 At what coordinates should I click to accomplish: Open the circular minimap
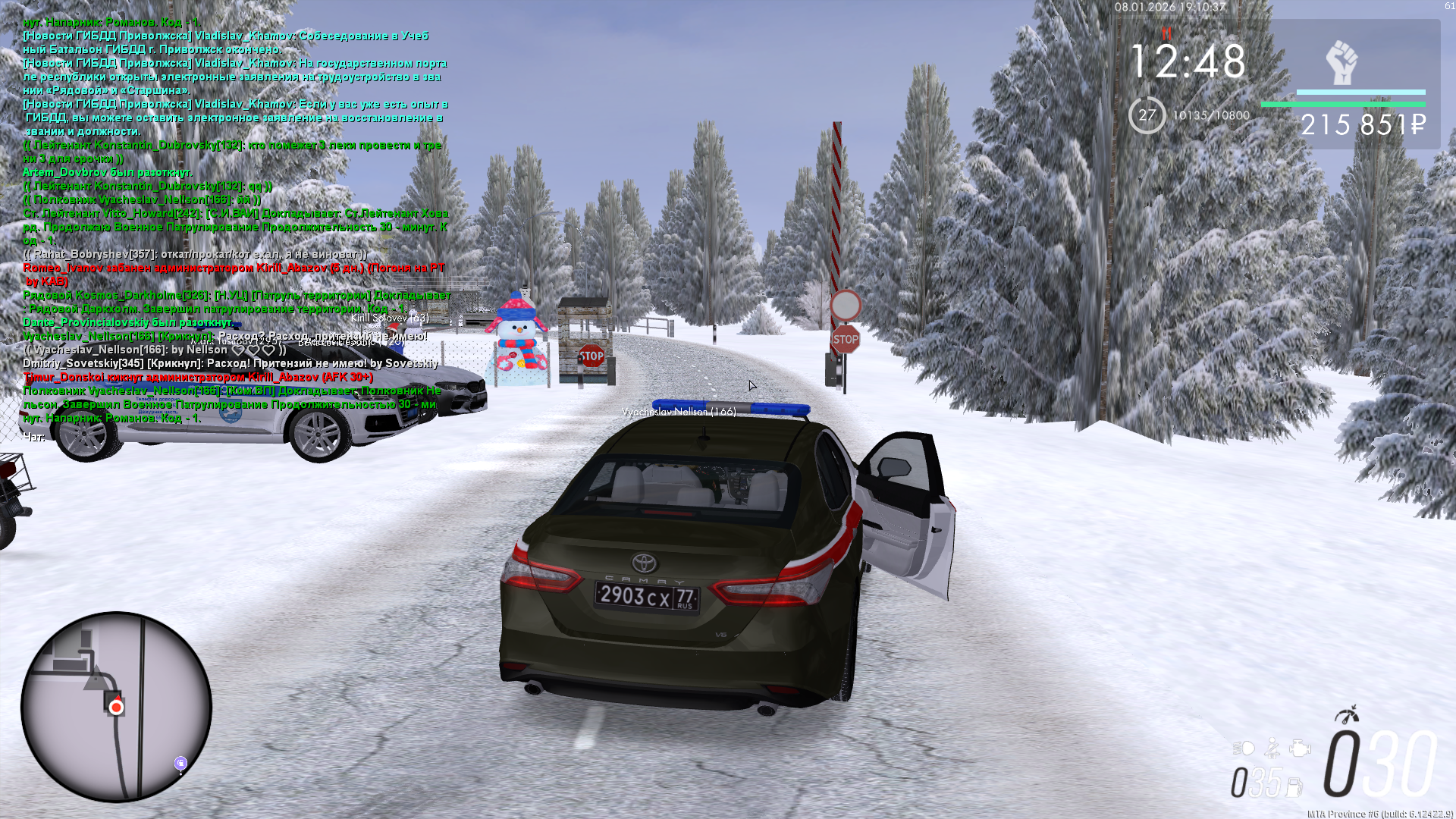click(x=116, y=707)
